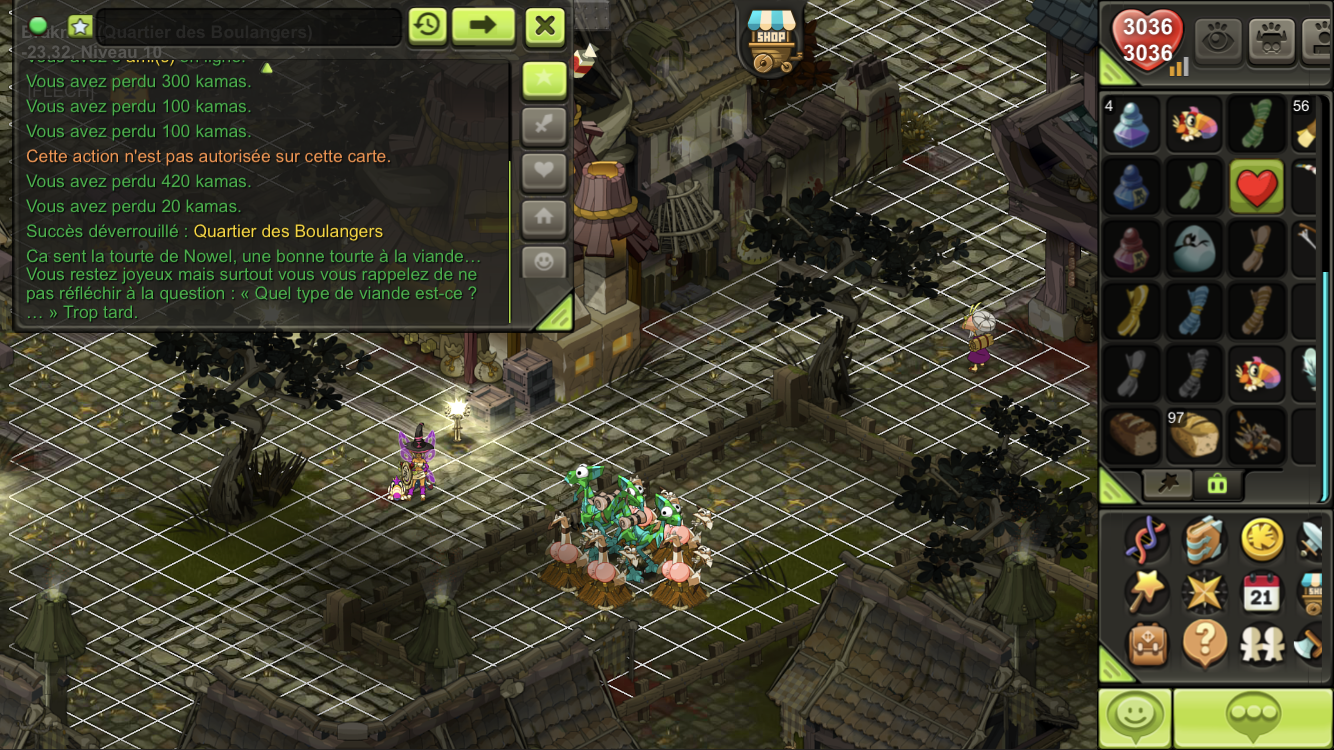This screenshot has height=750, width=1334.
Task: Open the question mark help bubble icon
Action: (x=1204, y=643)
